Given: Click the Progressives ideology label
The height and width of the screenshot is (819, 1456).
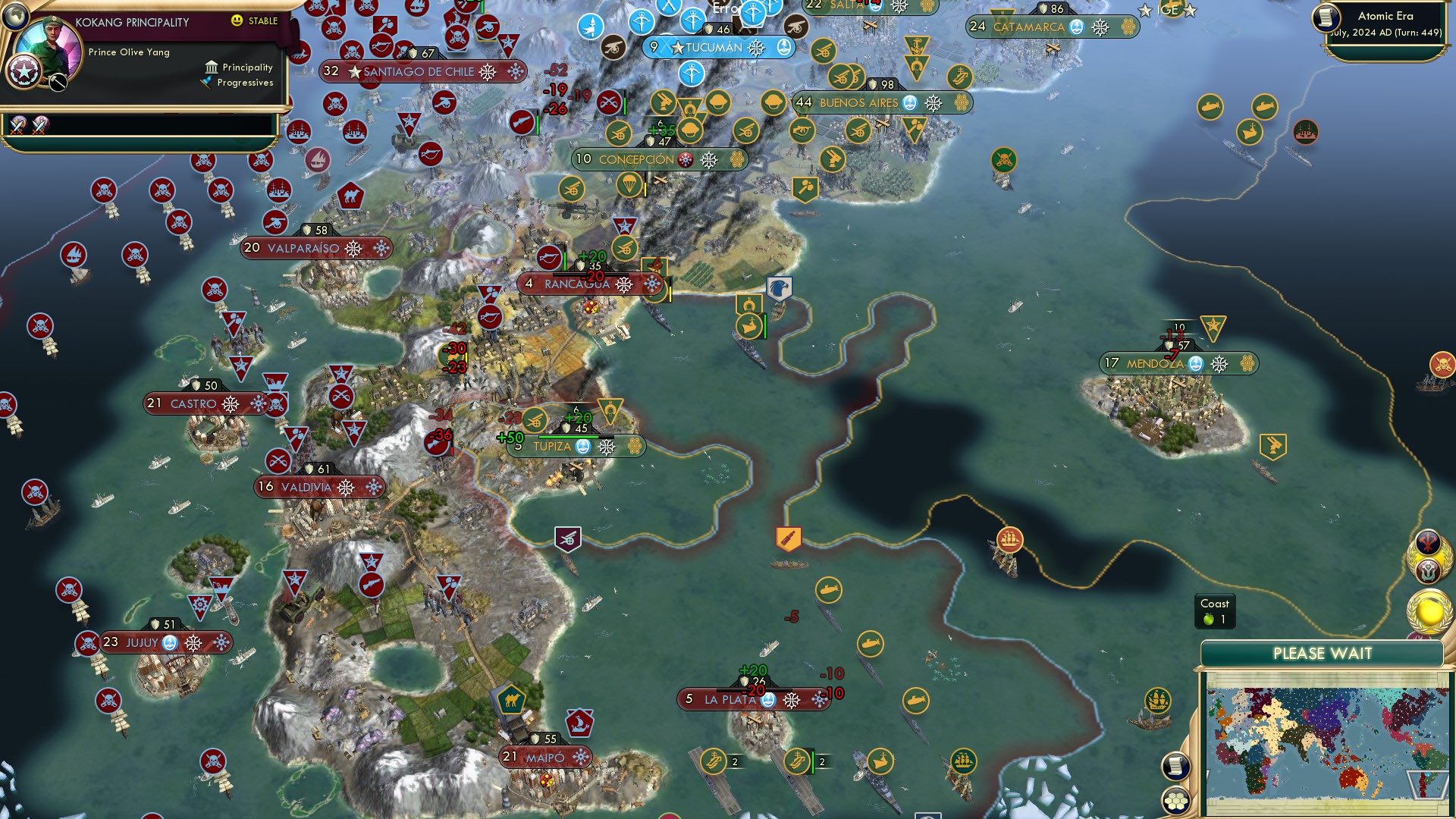Looking at the screenshot, I should (244, 83).
